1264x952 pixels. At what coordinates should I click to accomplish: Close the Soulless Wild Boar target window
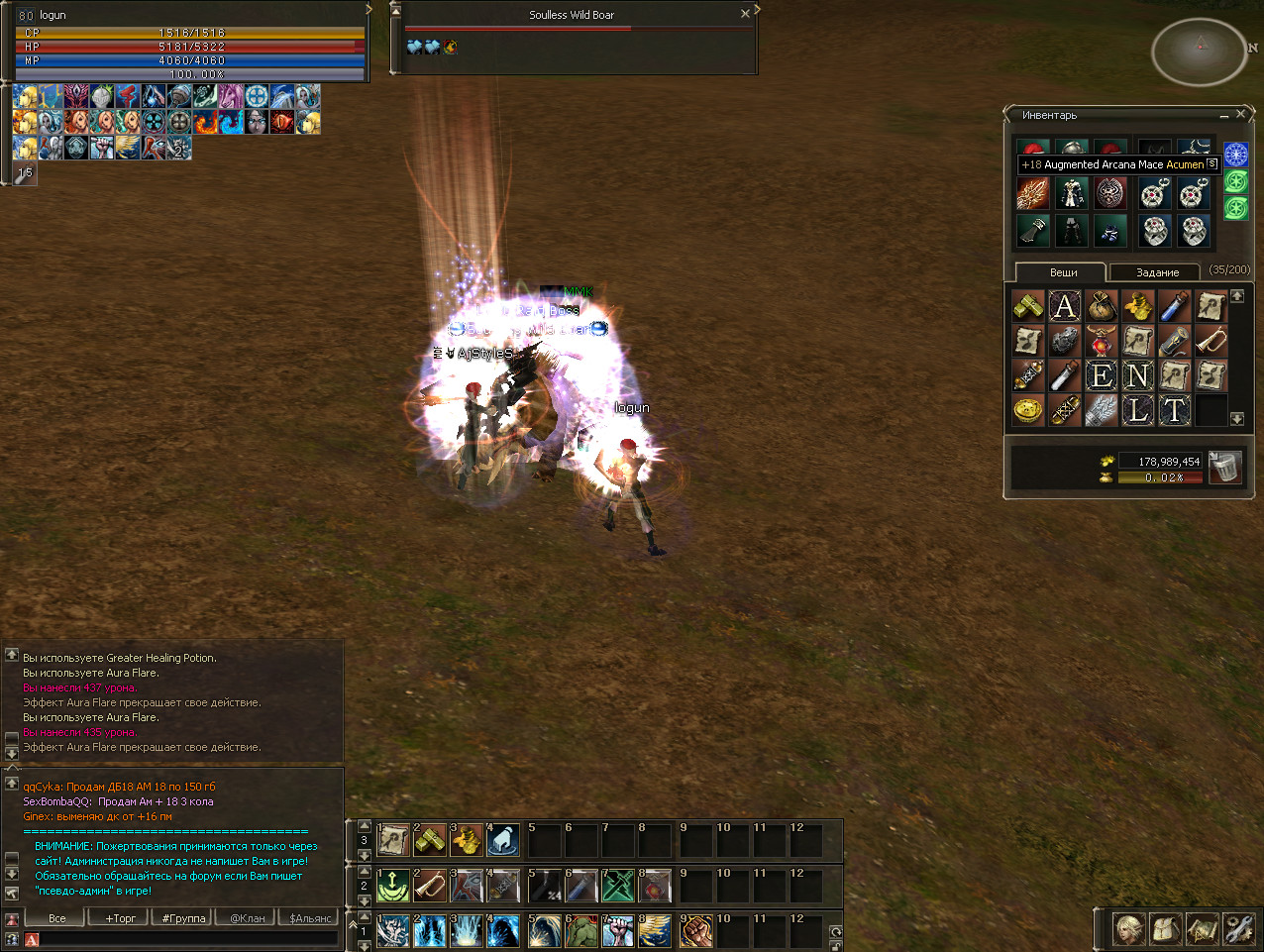[x=745, y=14]
